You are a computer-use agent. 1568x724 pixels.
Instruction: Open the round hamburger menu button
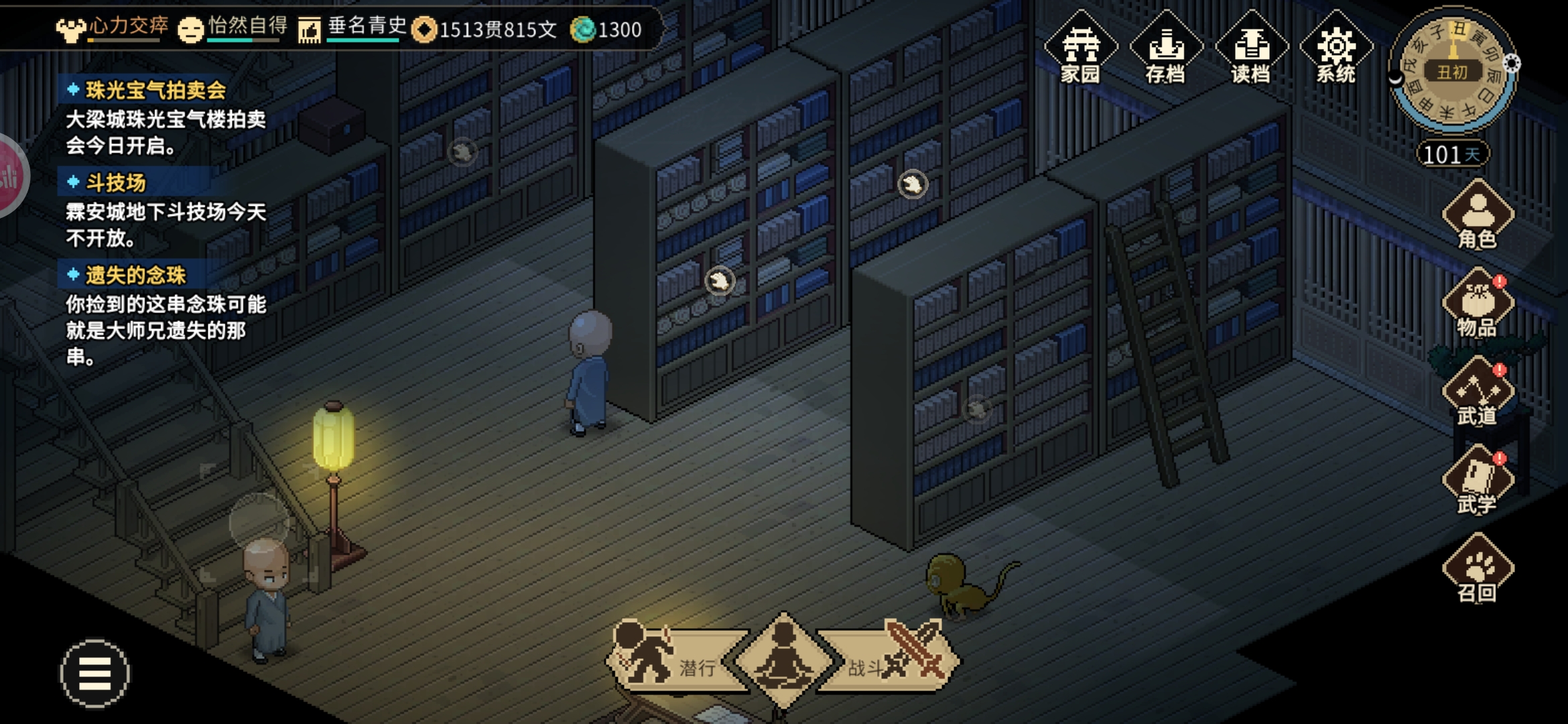pyautogui.click(x=94, y=673)
